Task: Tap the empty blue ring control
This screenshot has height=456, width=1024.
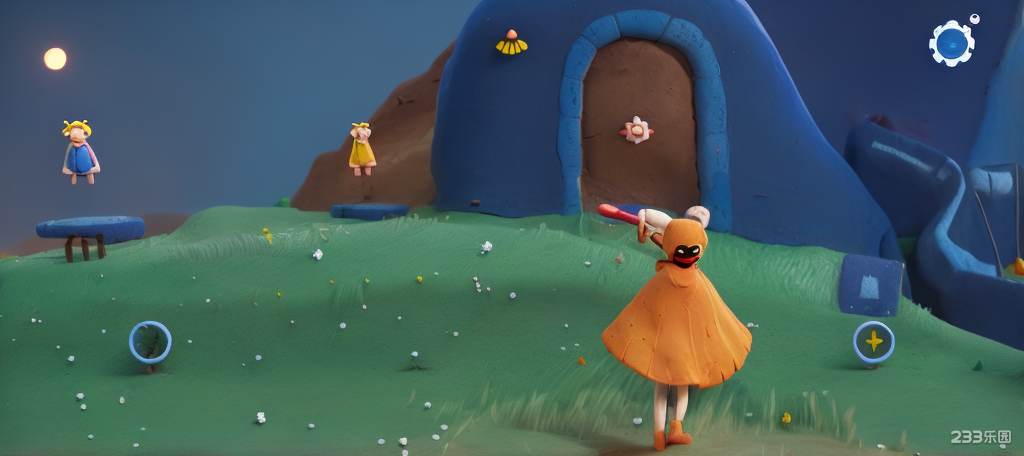Action: coord(150,342)
